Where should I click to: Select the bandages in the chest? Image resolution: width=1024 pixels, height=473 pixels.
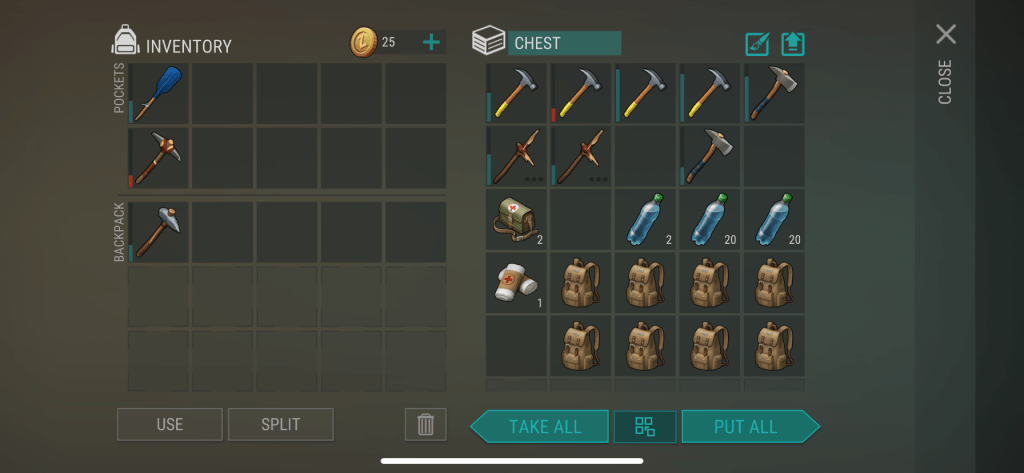pyautogui.click(x=517, y=281)
